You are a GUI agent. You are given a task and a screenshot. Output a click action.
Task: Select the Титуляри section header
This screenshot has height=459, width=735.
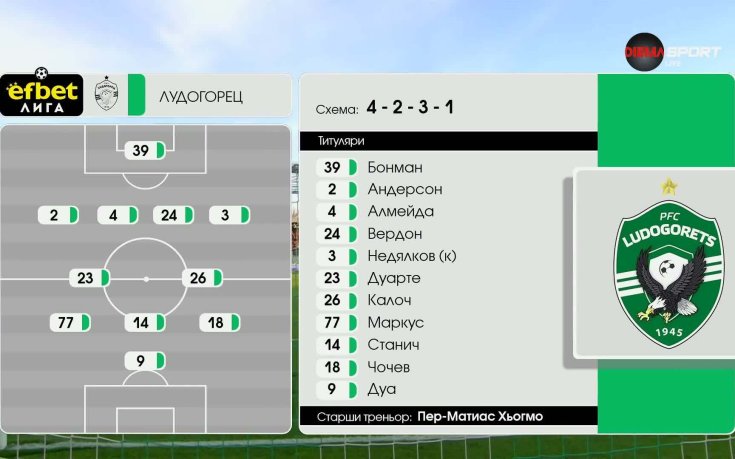(x=448, y=141)
